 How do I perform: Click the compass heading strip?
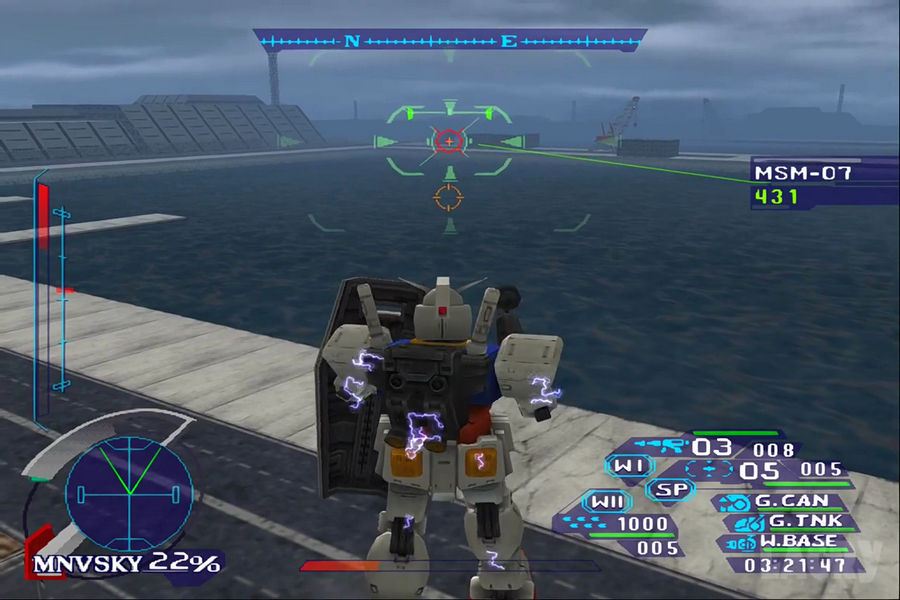point(449,41)
